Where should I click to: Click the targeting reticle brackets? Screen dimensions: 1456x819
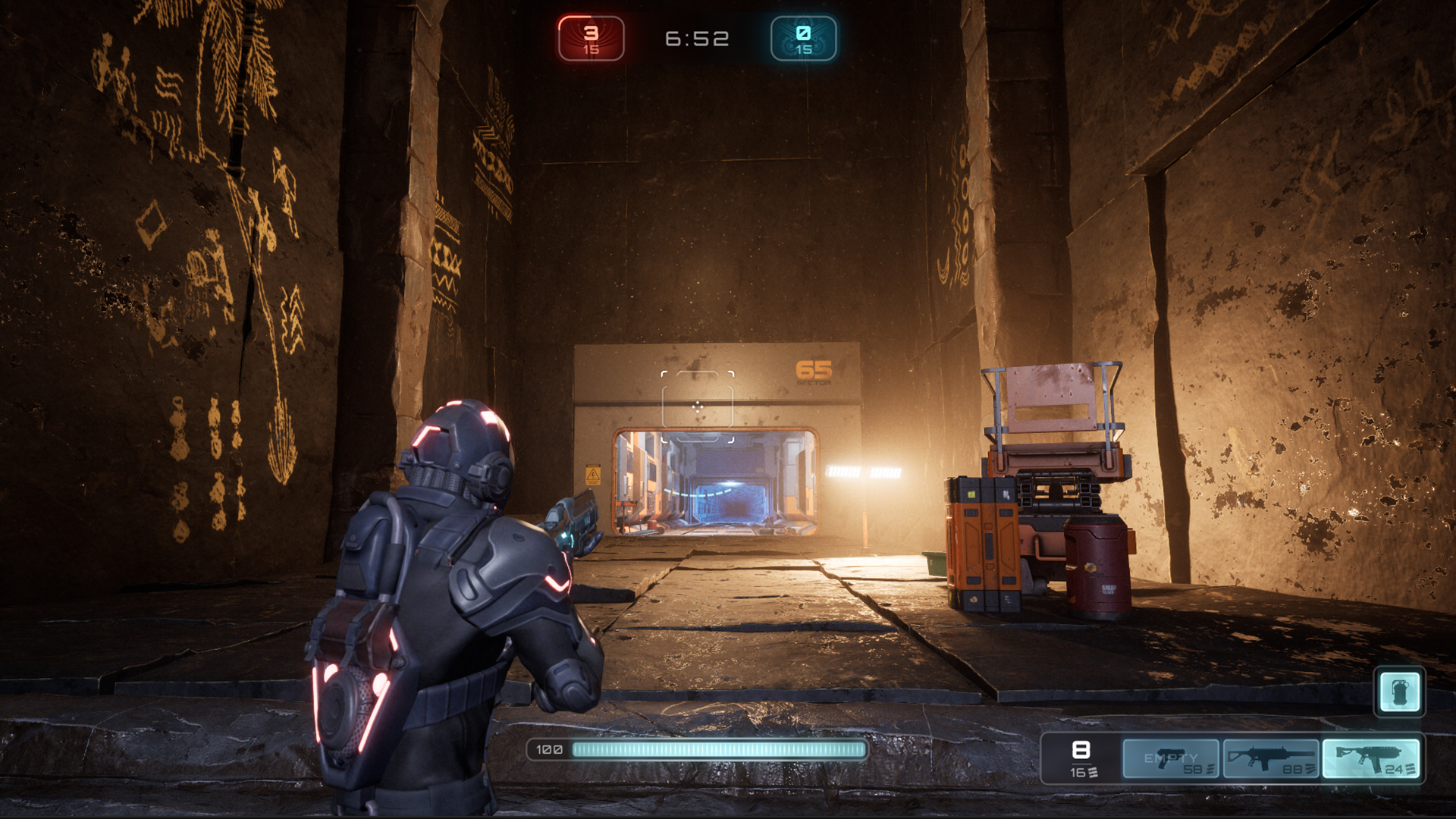pos(696,406)
